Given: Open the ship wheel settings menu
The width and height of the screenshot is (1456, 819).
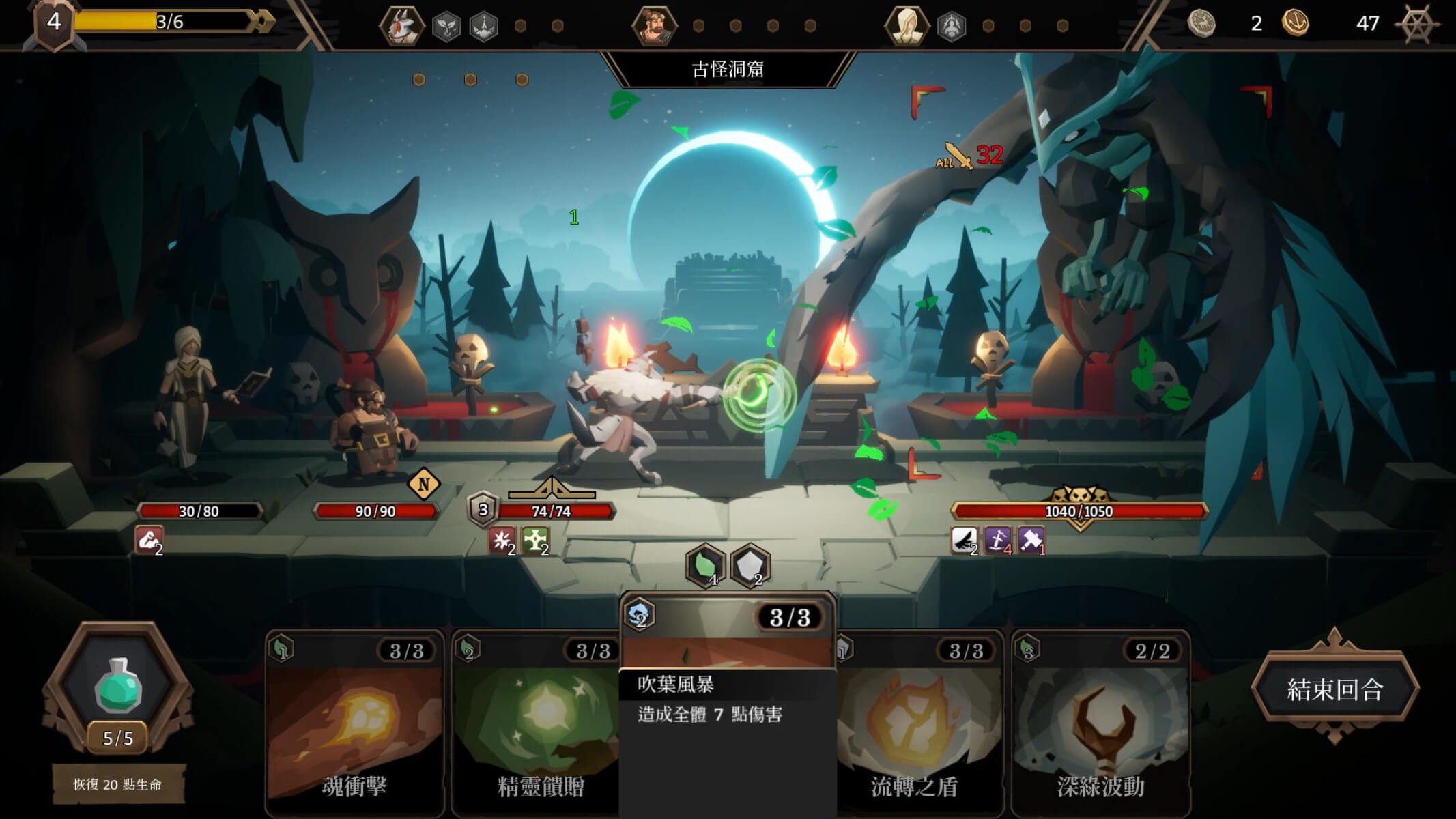Looking at the screenshot, I should point(1416,23).
